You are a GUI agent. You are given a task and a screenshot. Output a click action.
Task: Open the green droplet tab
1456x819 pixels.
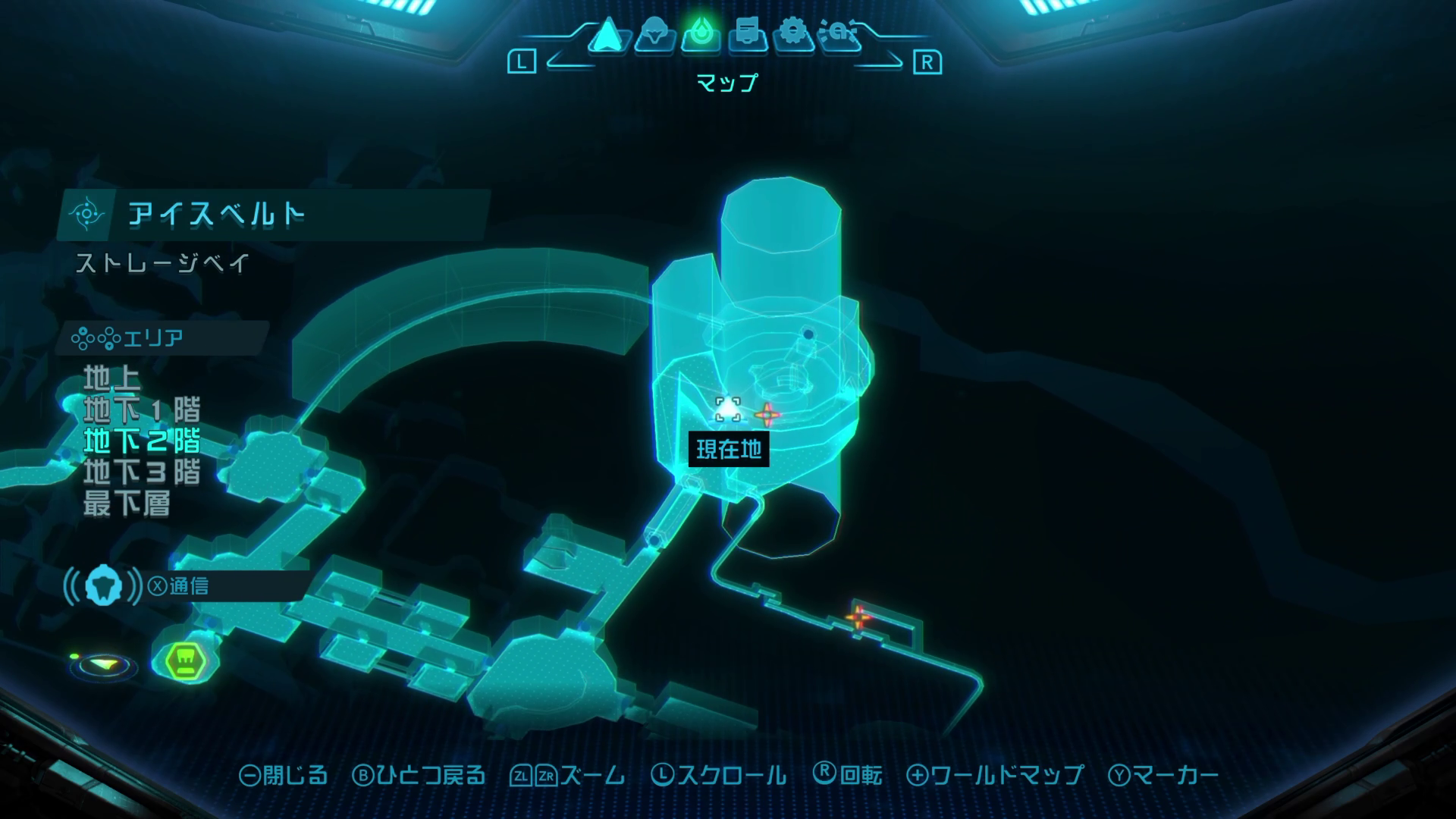701,35
